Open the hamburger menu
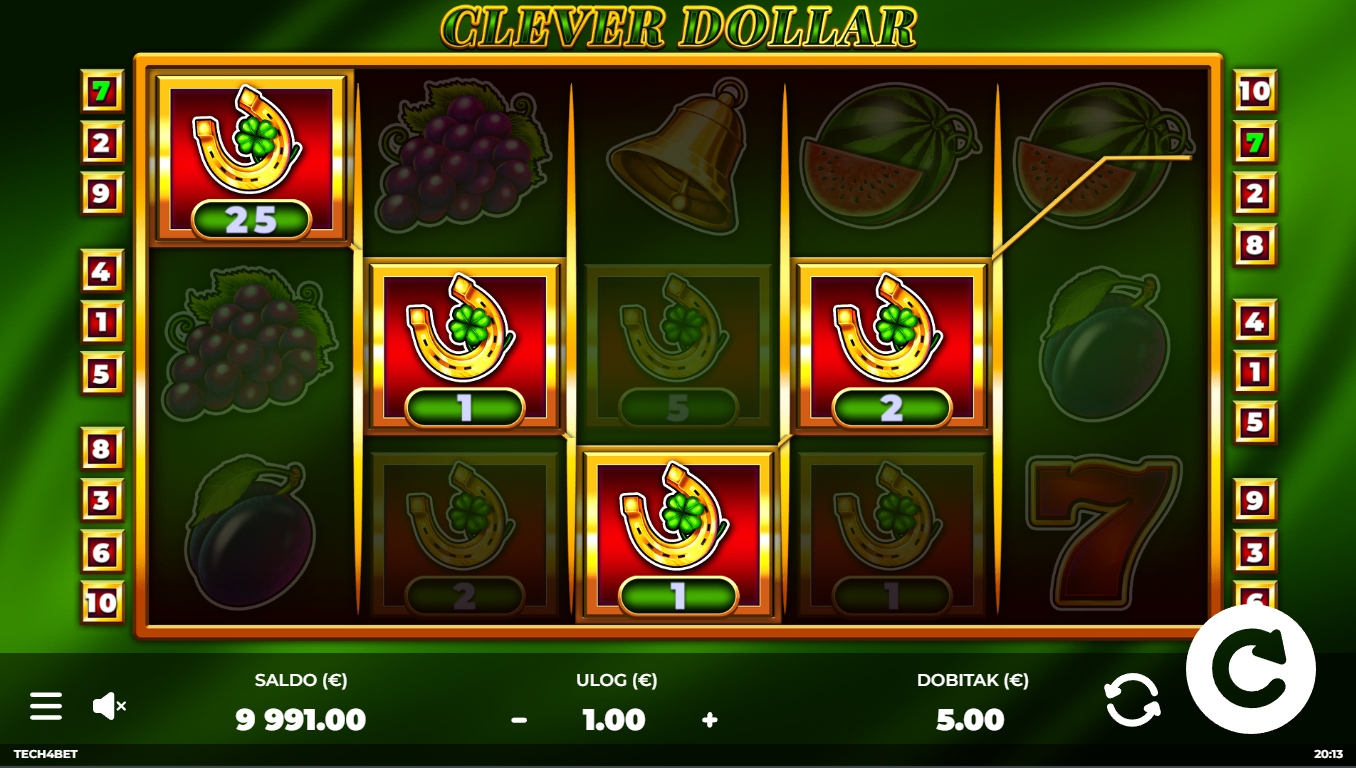This screenshot has height=768, width=1356. click(x=46, y=706)
